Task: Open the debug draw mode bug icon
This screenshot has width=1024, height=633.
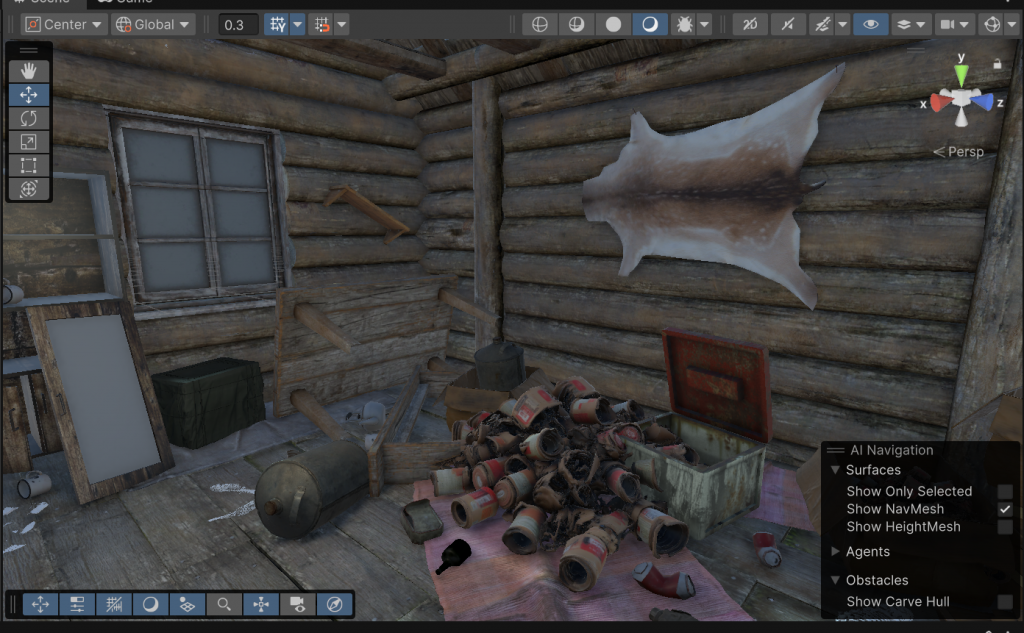Action: coord(684,24)
